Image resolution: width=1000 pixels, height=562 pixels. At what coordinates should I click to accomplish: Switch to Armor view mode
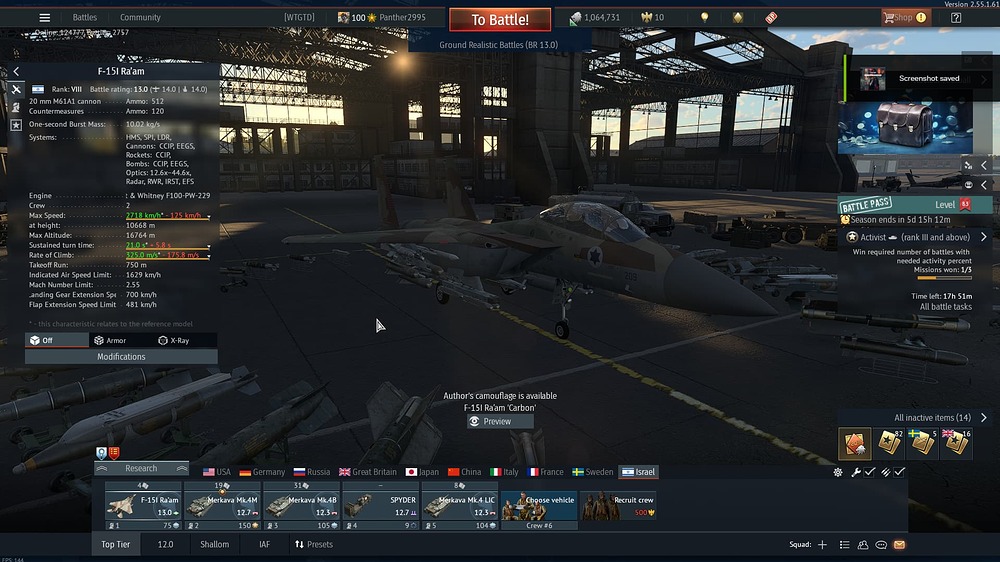click(110, 341)
